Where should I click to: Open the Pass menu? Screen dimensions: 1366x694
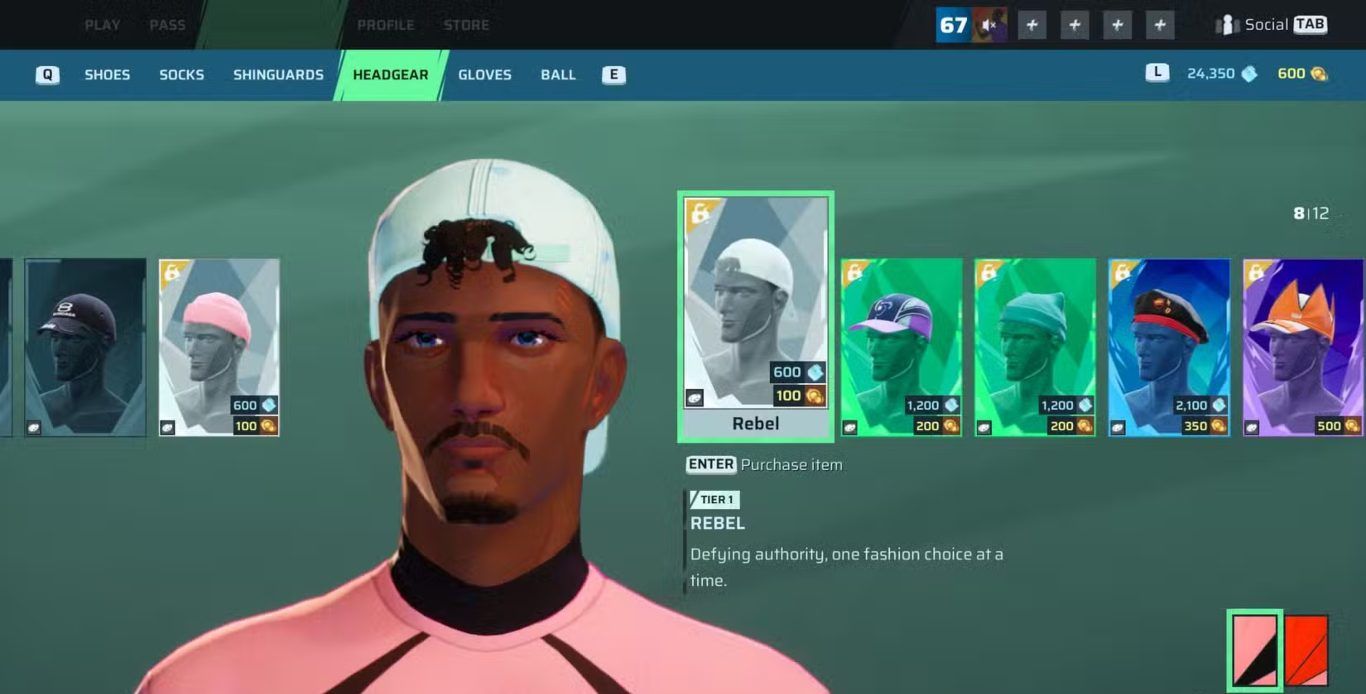[167, 25]
